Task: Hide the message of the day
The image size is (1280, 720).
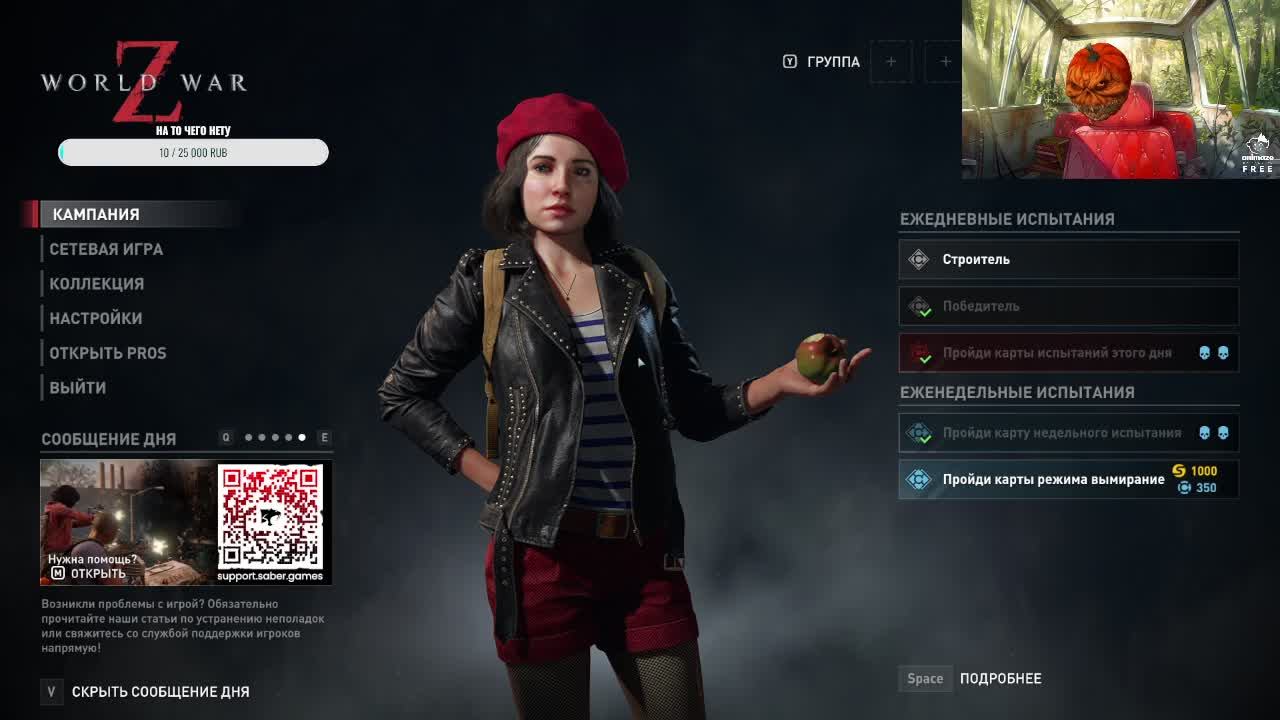Action: (160, 691)
